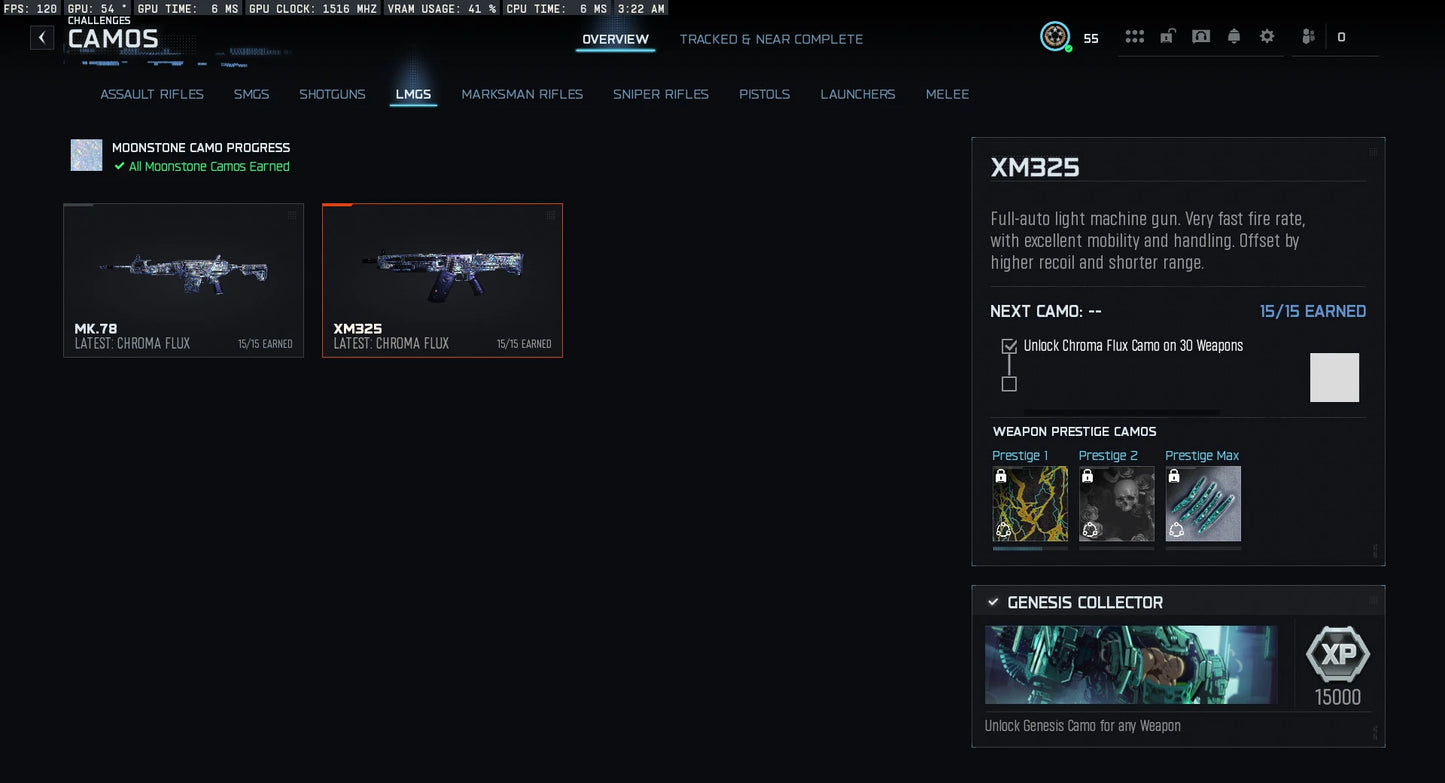This screenshot has width=1445, height=783.
Task: Expand the XM325 panel grip menu
Action: tap(1374, 152)
